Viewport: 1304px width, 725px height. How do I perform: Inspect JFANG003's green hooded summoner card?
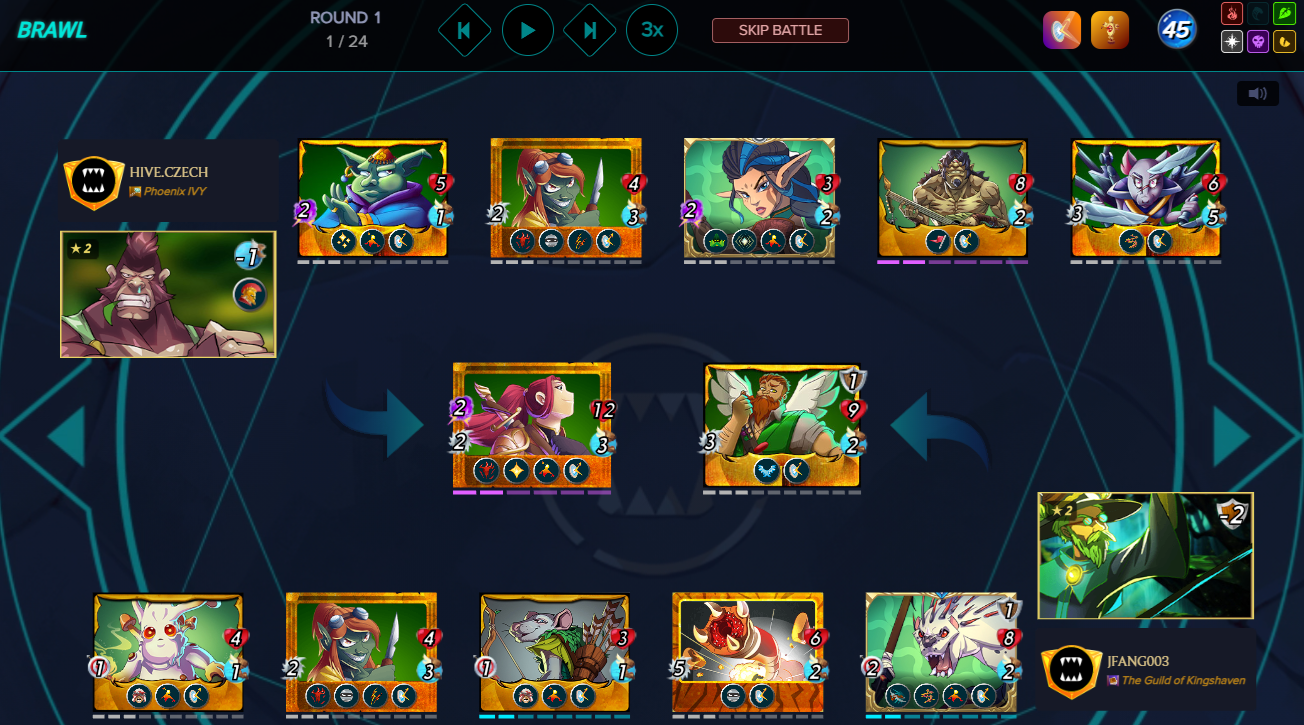point(1145,555)
